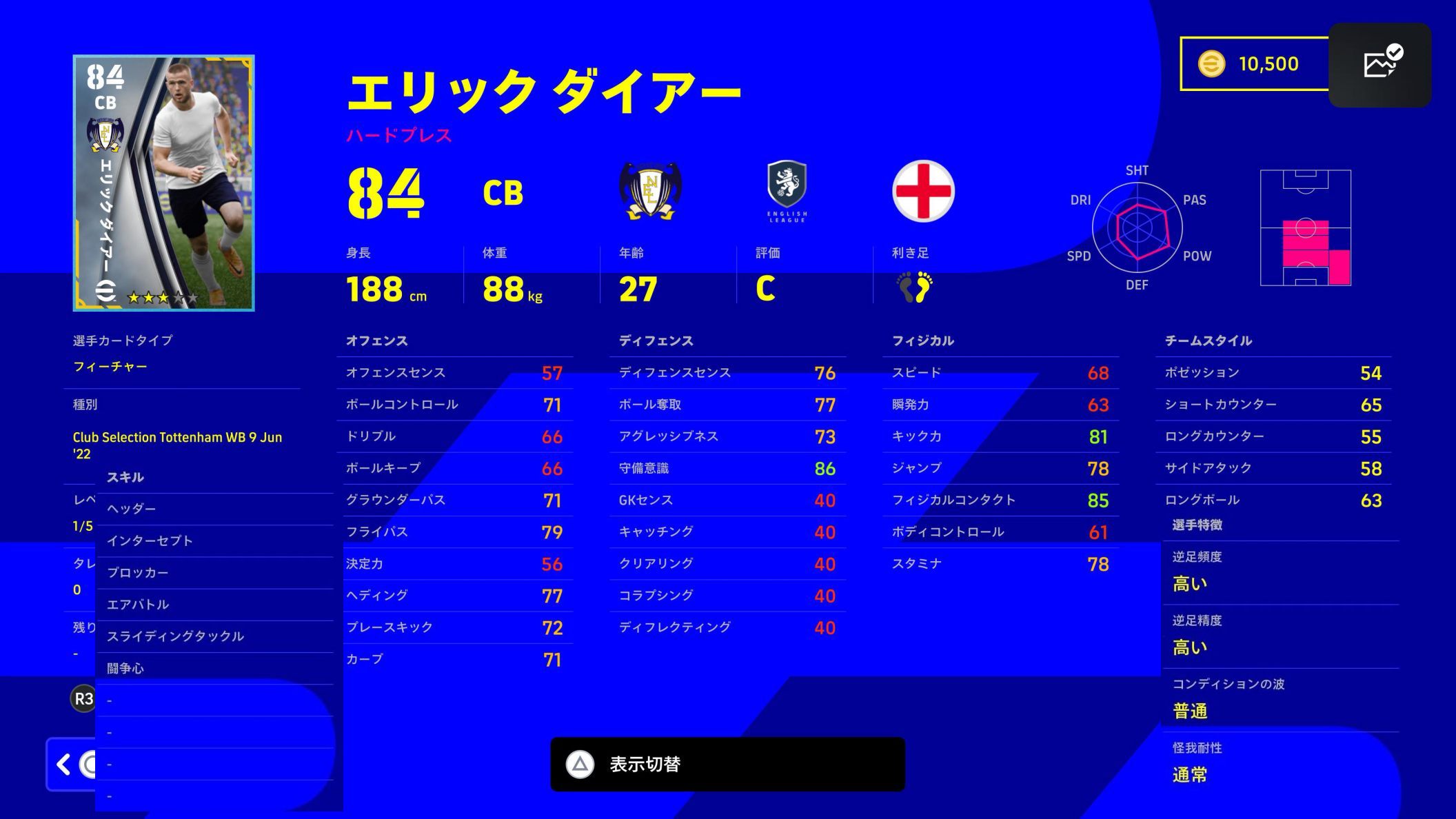
Task: Open the player stats radar chart
Action: [x=1137, y=228]
